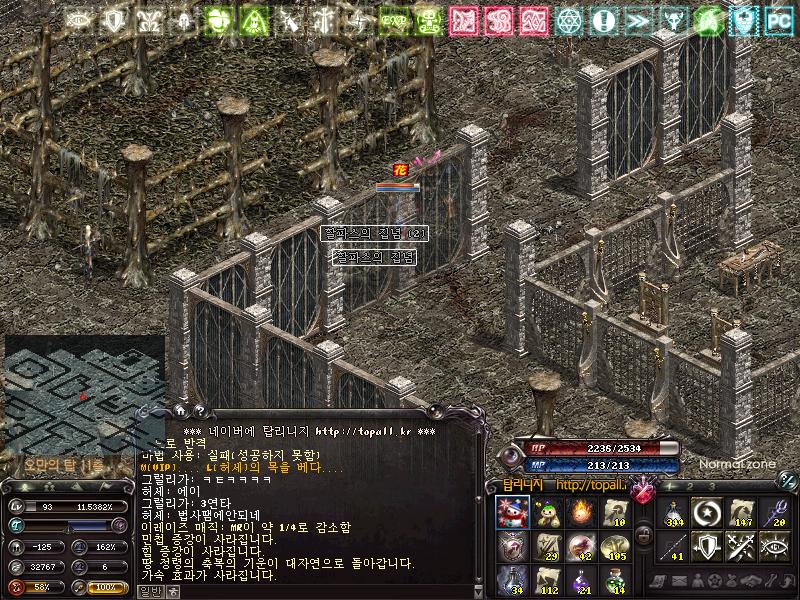Image resolution: width=800 pixels, height=600 pixels.
Task: Open the help question mark button above chat
Action: click(x=199, y=409)
